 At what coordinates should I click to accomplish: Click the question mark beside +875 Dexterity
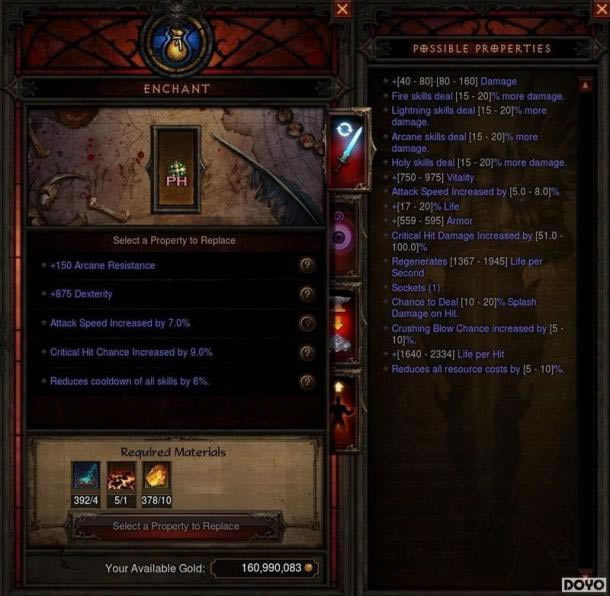(x=307, y=294)
